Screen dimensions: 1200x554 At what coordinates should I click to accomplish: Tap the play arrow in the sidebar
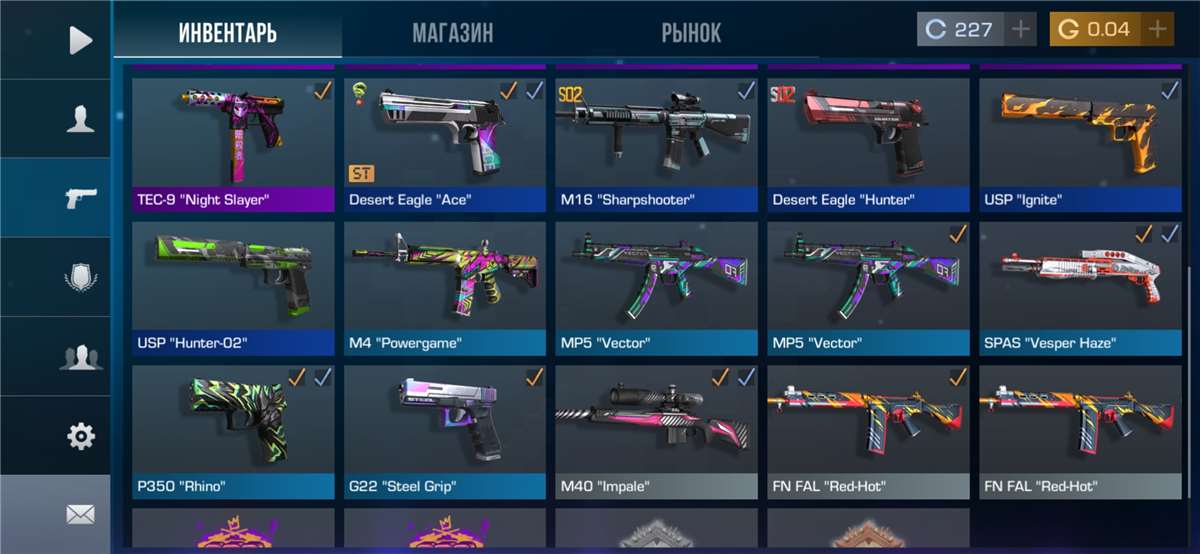click(80, 40)
